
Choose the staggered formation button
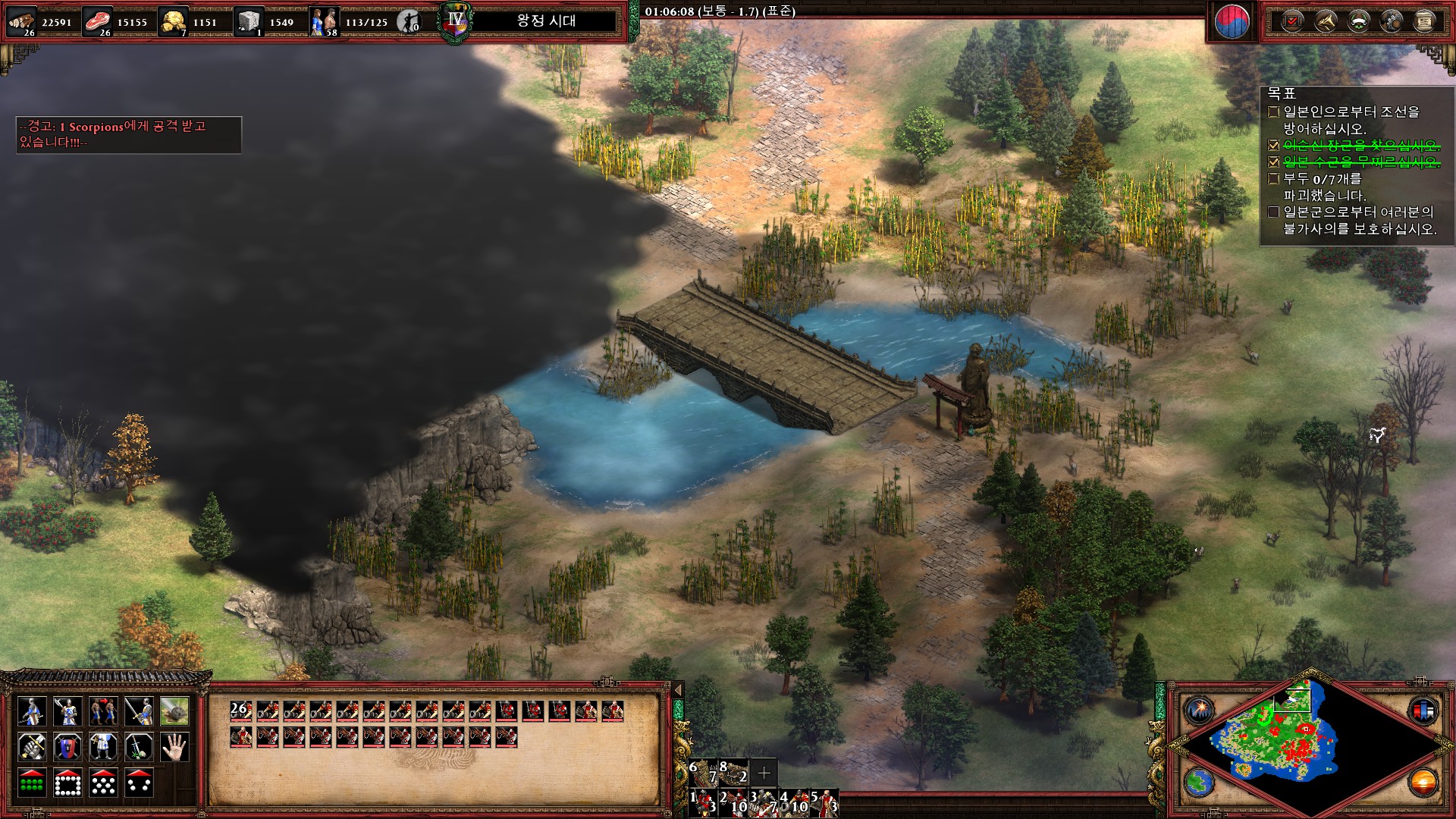(104, 783)
